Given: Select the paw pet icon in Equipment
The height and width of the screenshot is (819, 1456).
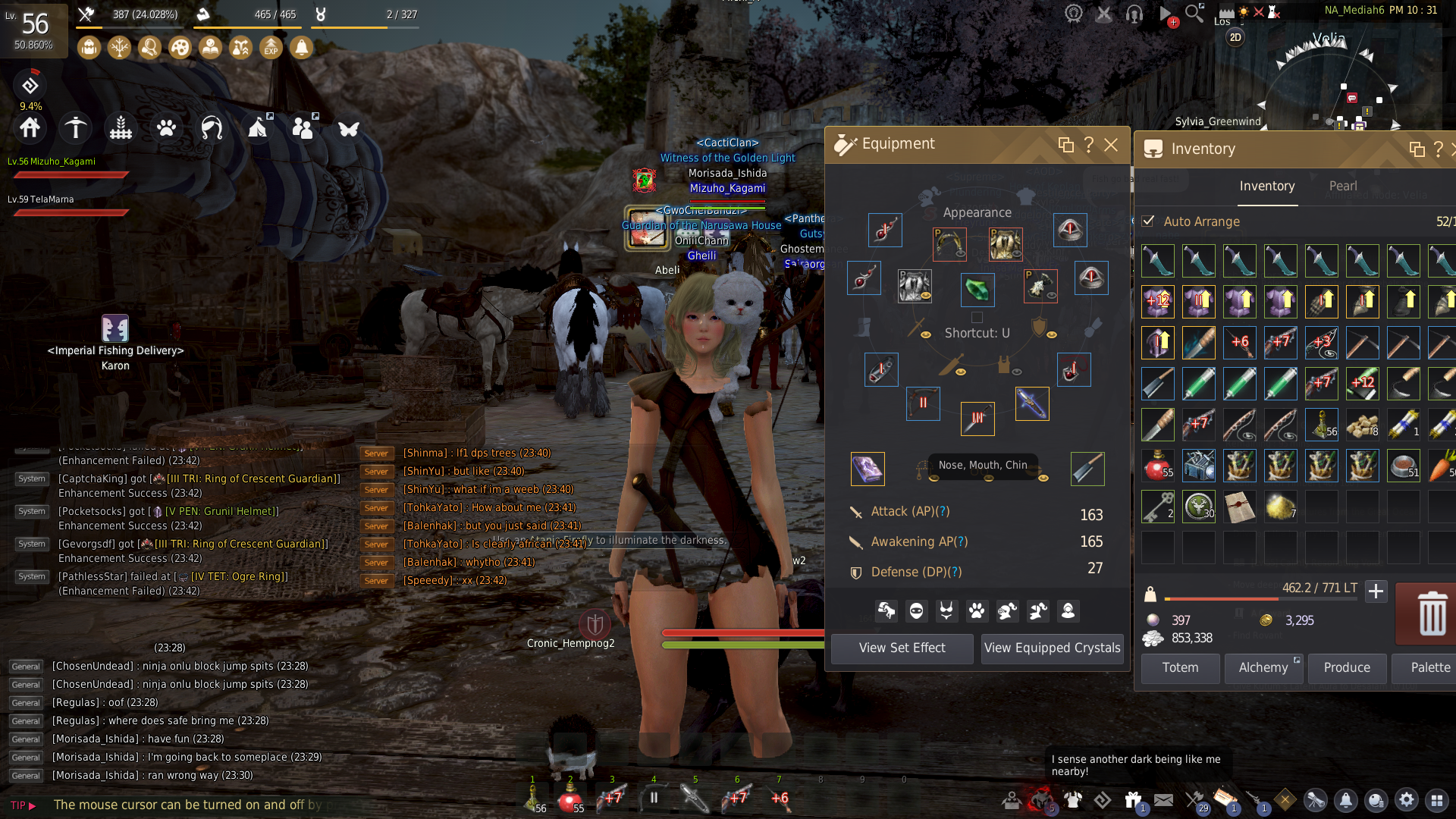Looking at the screenshot, I should click(x=977, y=610).
